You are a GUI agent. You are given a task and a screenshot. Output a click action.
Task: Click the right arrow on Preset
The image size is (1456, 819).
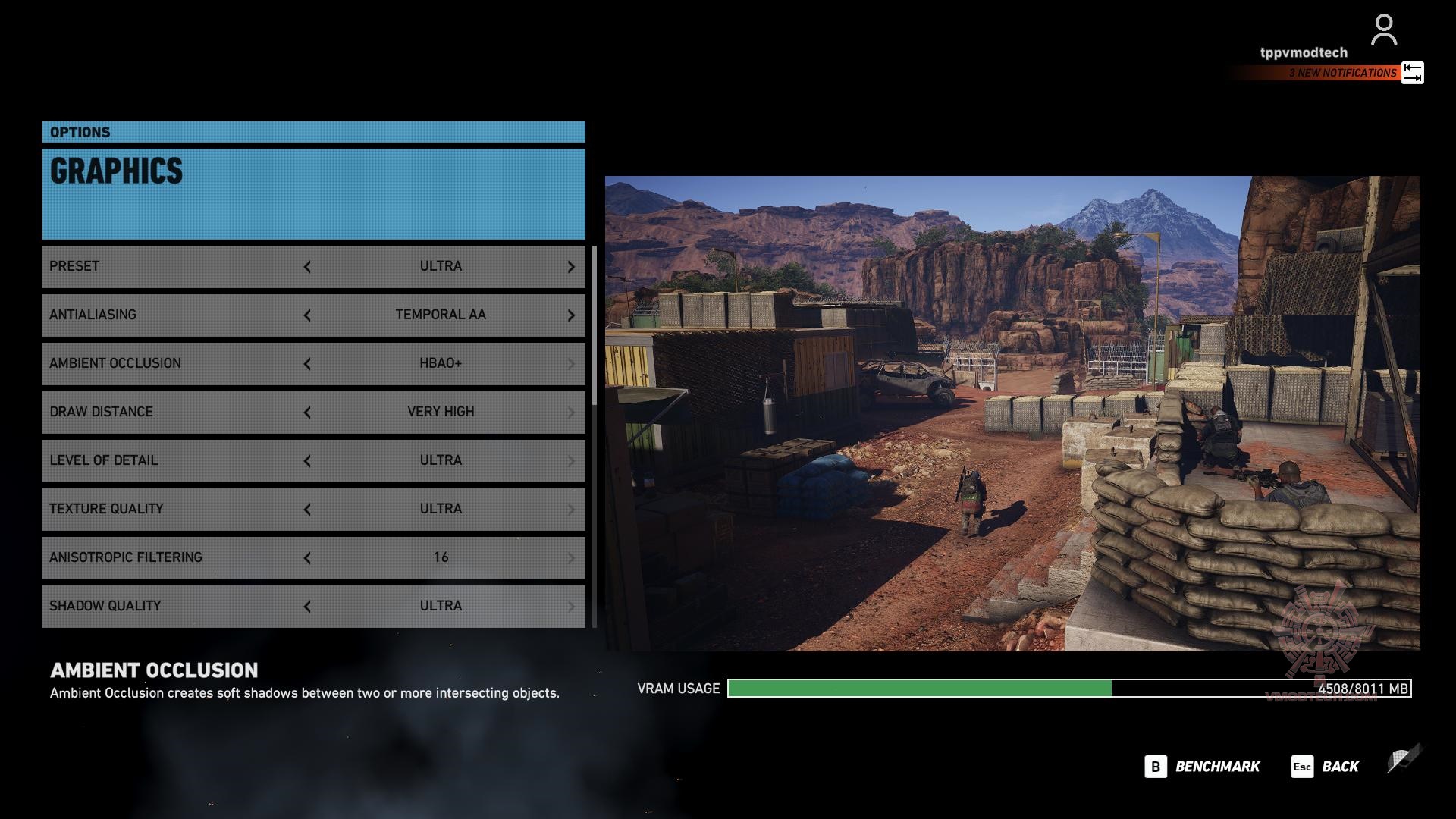tap(571, 267)
